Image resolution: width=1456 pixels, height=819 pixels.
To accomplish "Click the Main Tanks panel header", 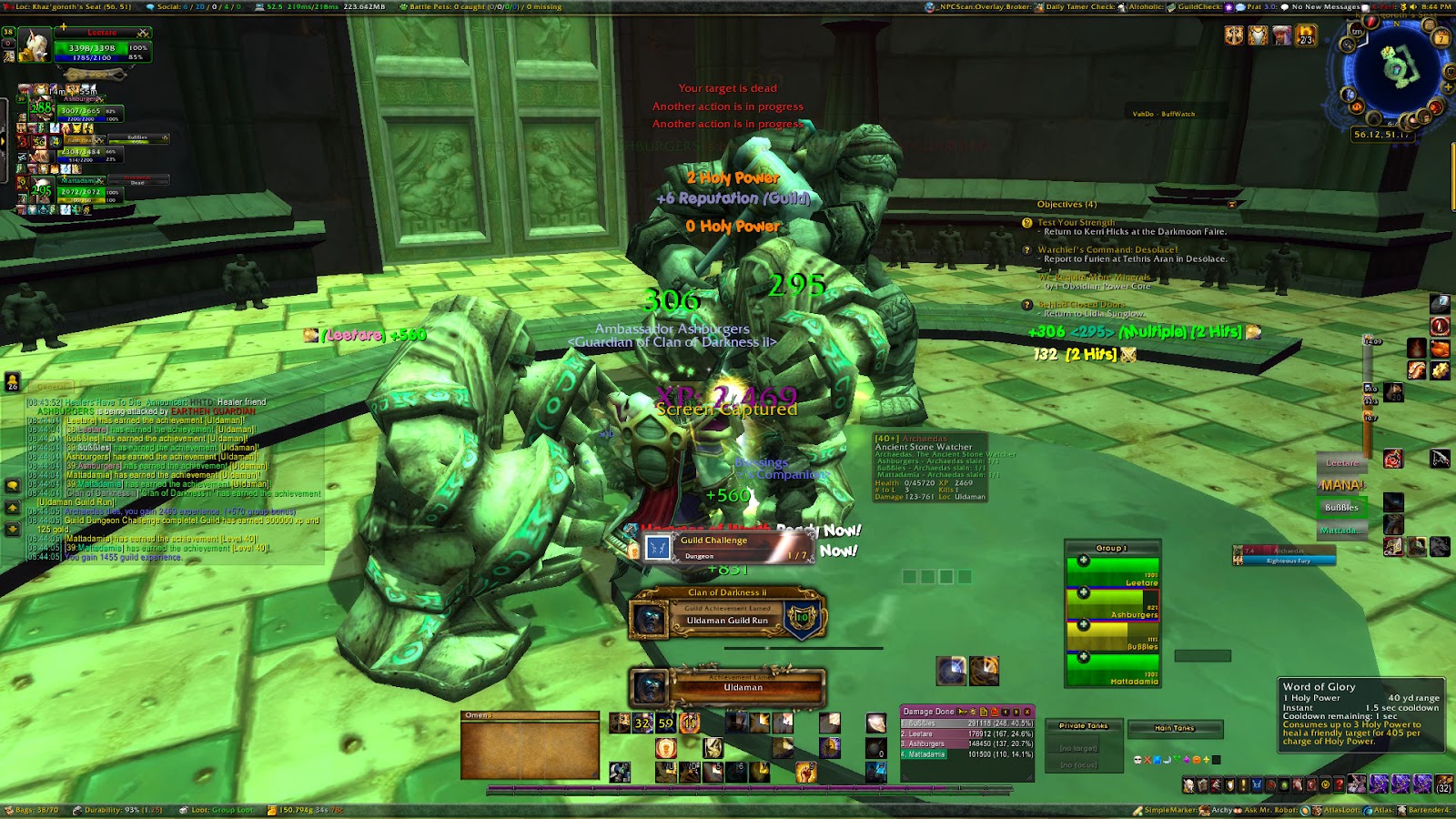I will coord(1174,728).
